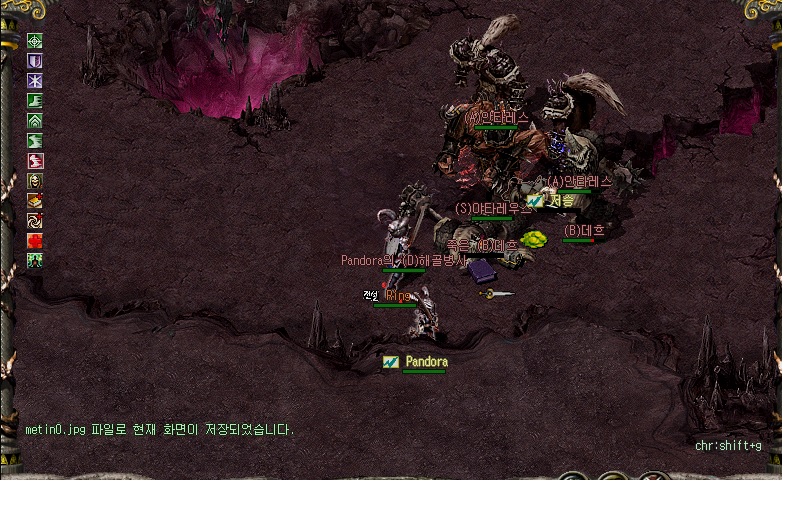Viewport: 801px width, 516px height.
Task: Select the purple shield buff icon
Action: click(x=35, y=62)
